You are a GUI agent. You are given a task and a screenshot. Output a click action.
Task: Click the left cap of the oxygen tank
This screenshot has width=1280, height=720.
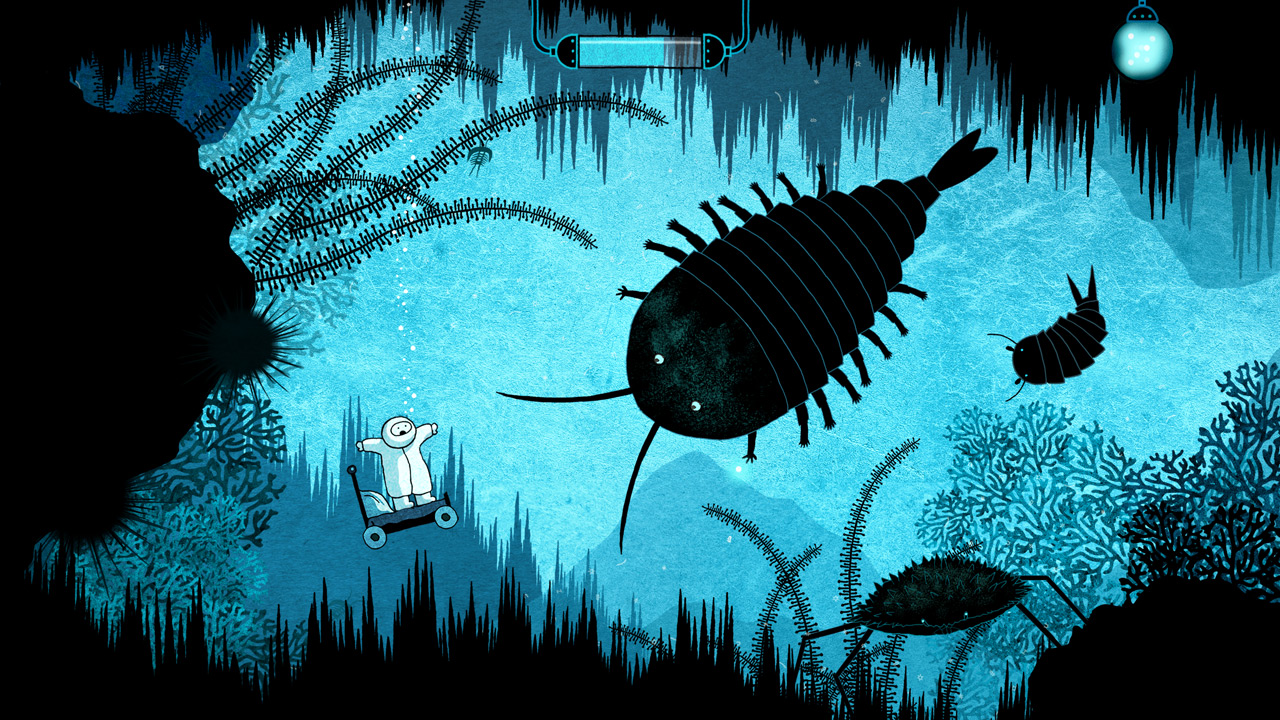point(568,48)
